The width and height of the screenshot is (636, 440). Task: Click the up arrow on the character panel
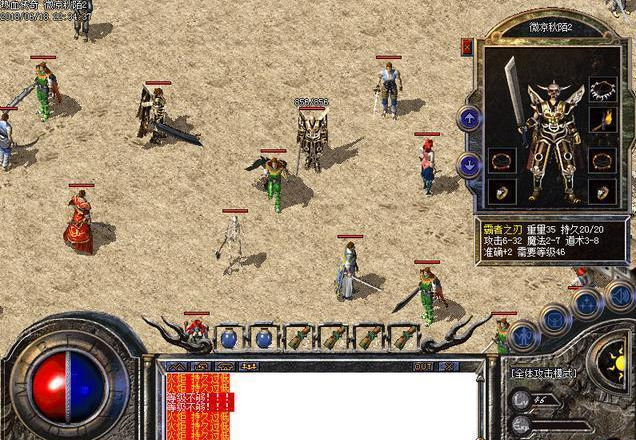[469, 119]
